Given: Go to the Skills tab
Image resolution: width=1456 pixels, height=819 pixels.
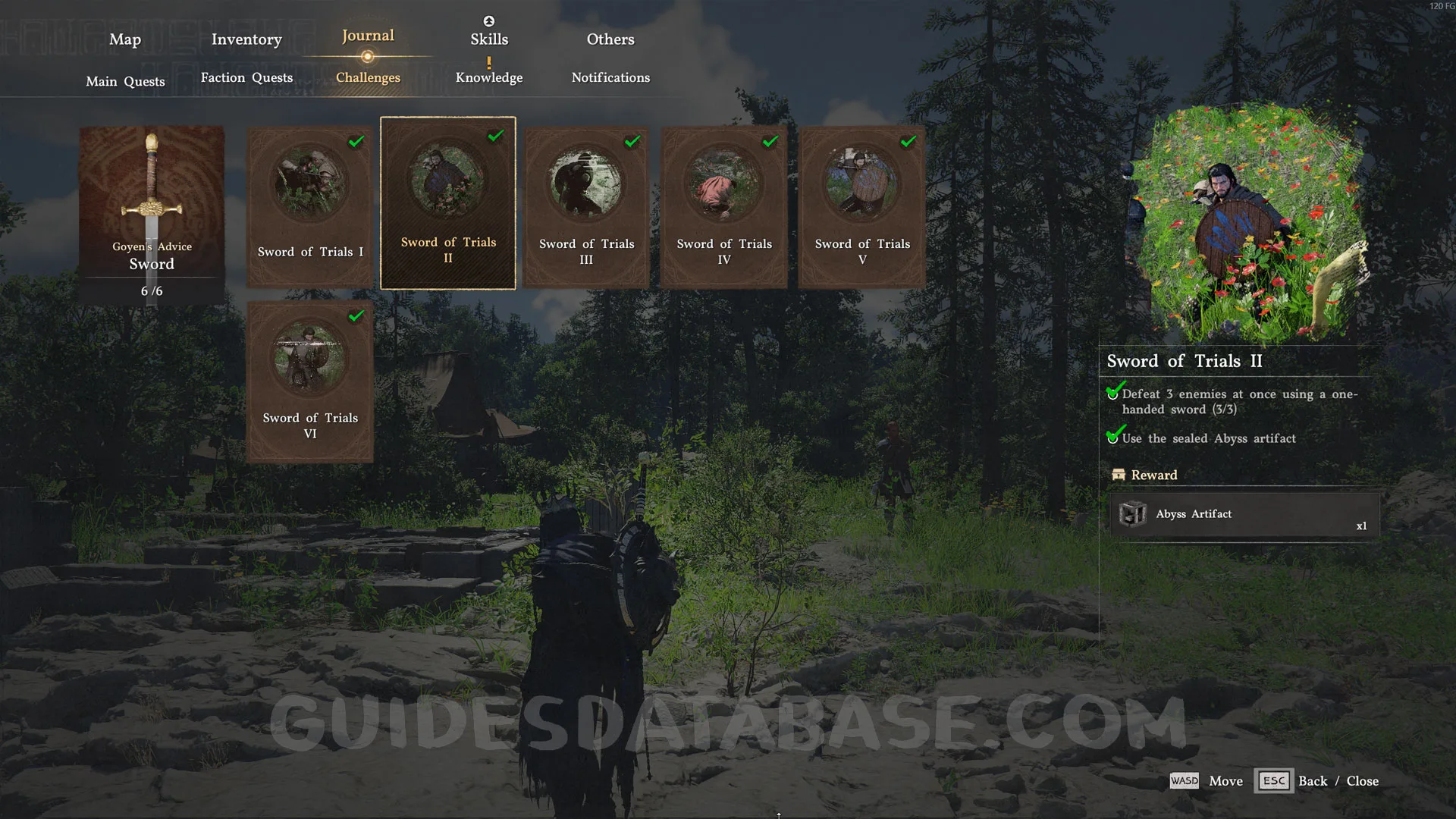Looking at the screenshot, I should pyautogui.click(x=489, y=39).
